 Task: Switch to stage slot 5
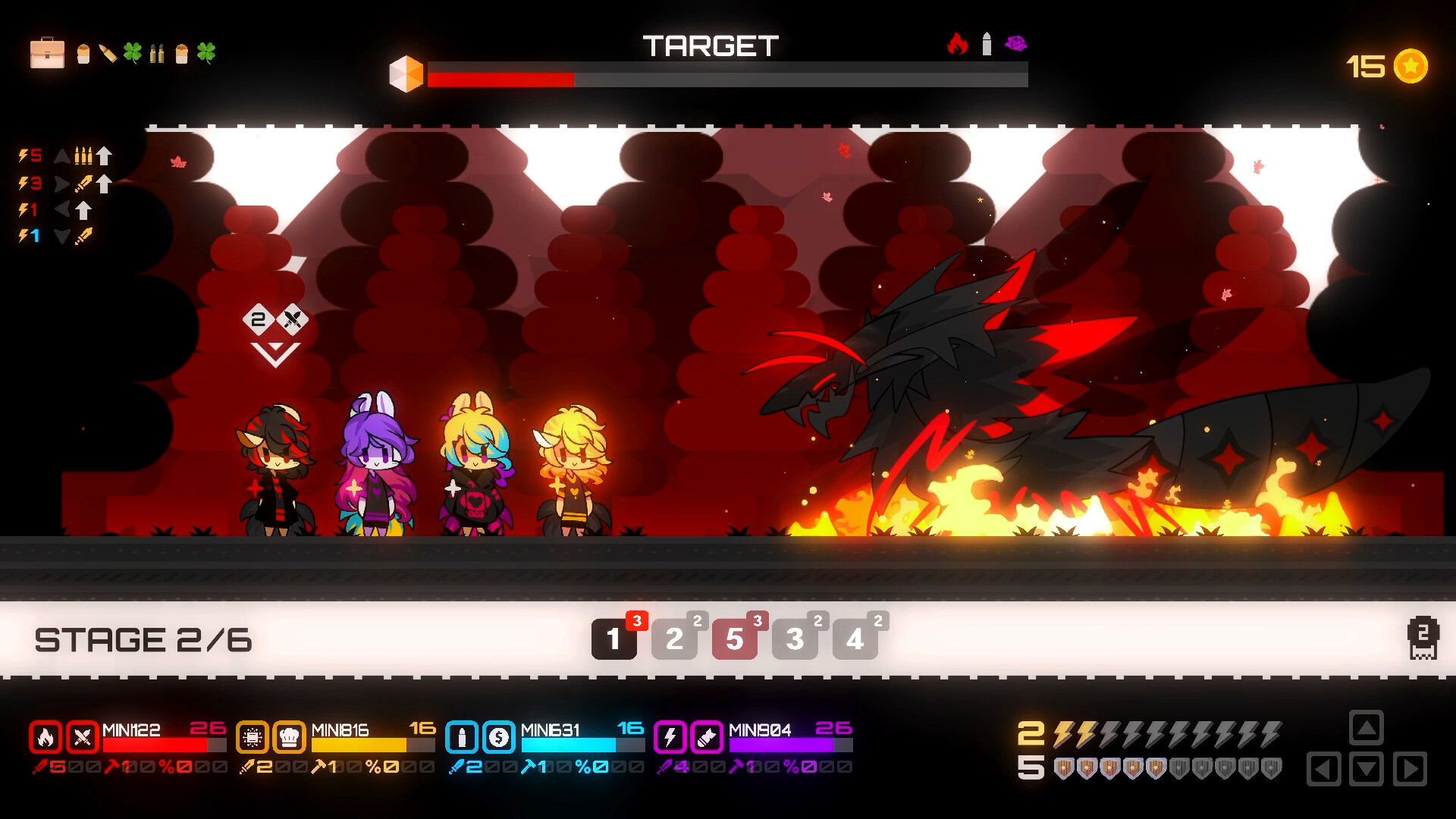tap(734, 639)
